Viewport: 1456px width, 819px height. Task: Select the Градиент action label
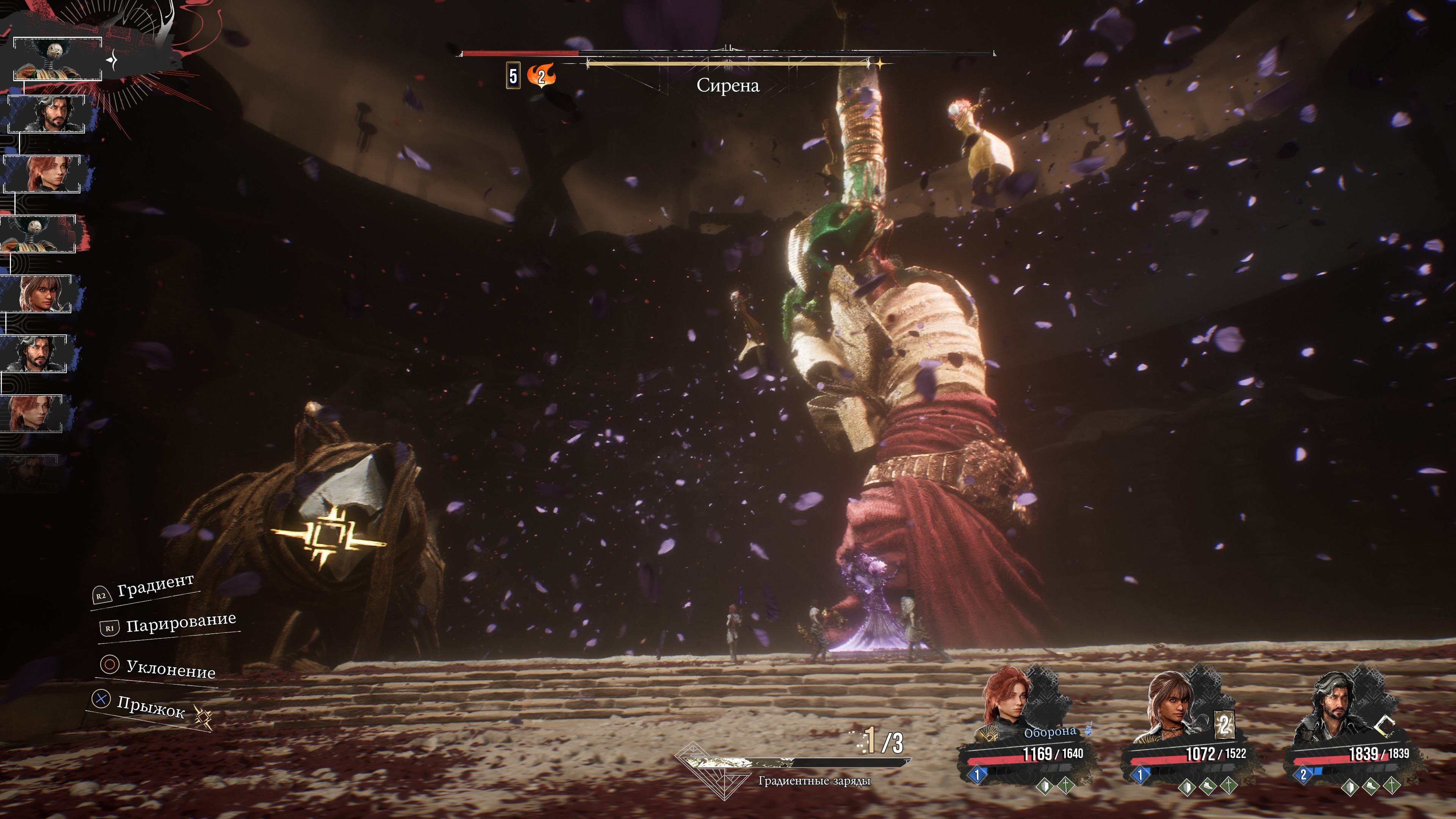155,585
